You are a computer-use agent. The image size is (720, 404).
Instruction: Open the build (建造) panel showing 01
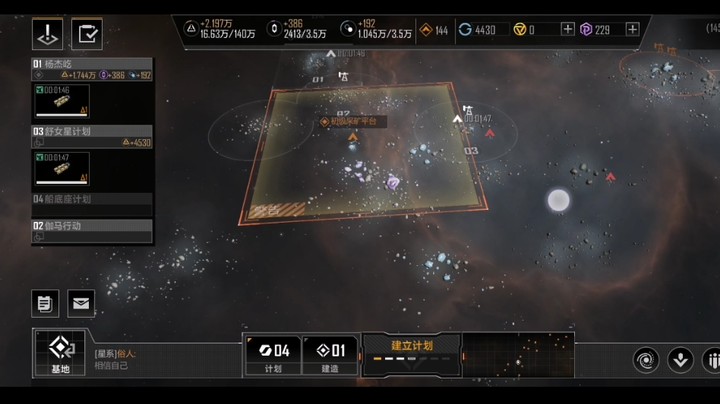point(330,355)
